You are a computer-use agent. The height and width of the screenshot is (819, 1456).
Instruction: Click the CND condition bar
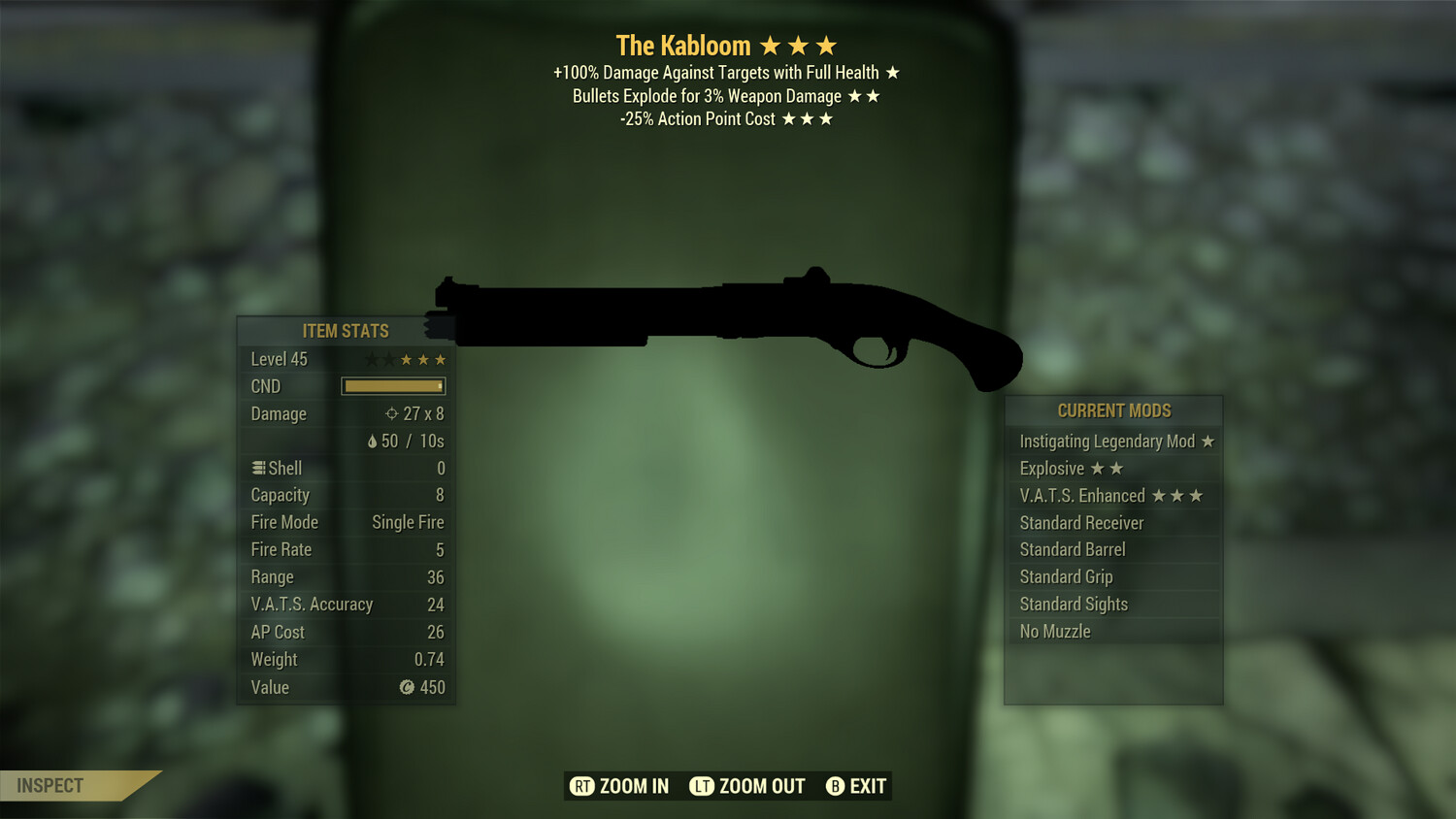click(392, 385)
